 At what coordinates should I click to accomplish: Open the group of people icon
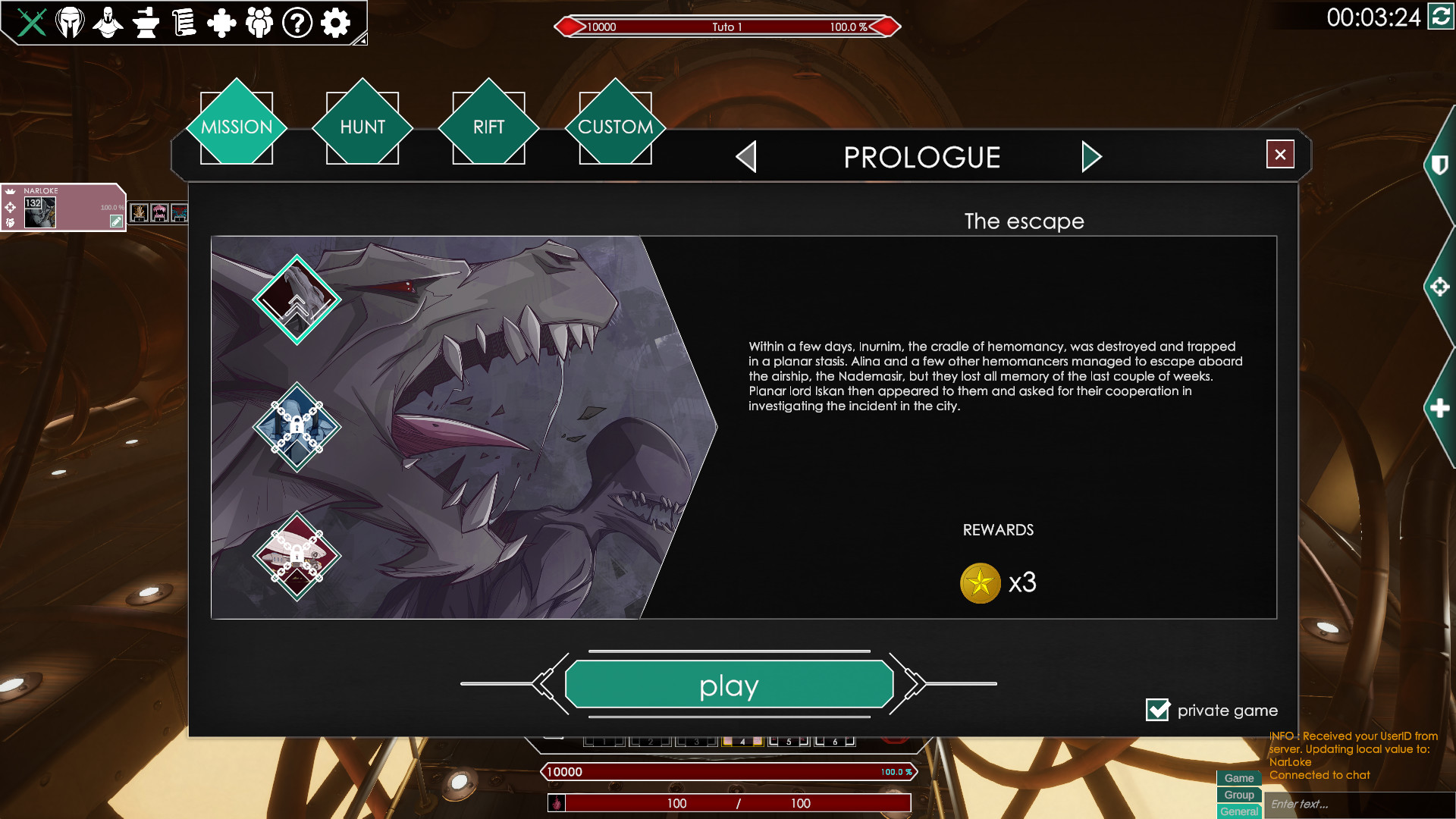click(x=259, y=23)
